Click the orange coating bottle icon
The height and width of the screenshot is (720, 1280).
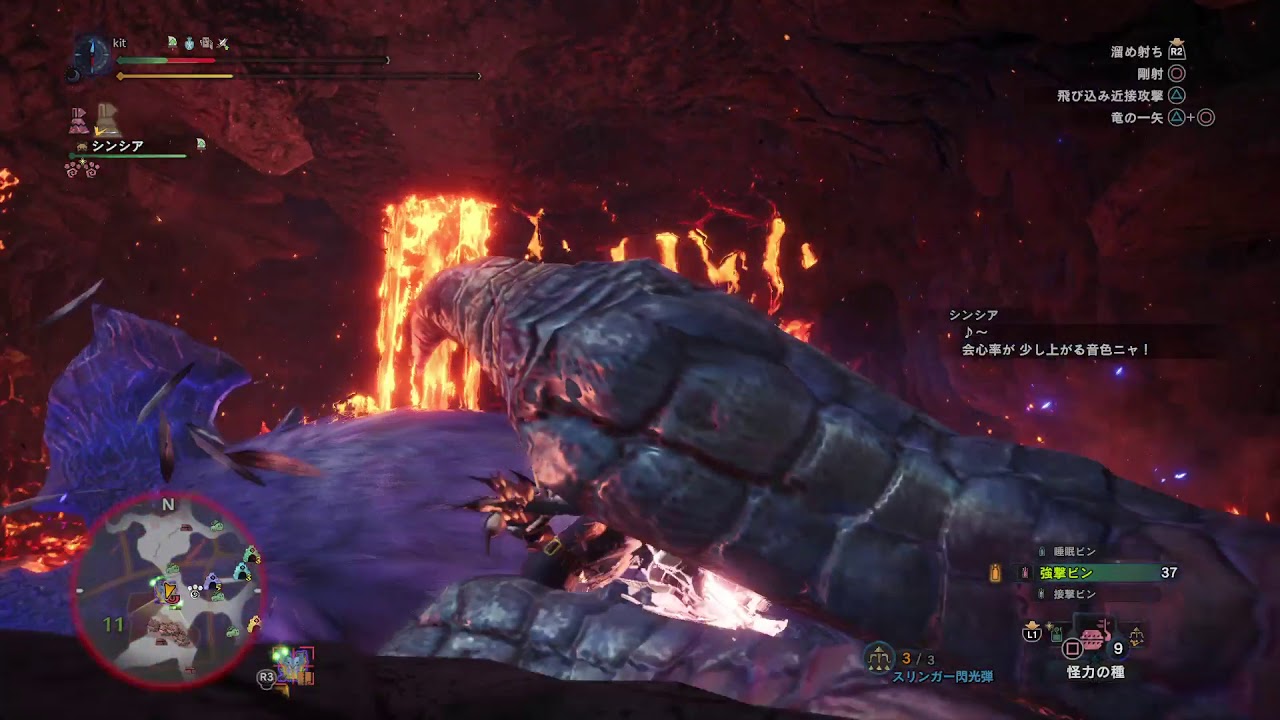[x=995, y=573]
